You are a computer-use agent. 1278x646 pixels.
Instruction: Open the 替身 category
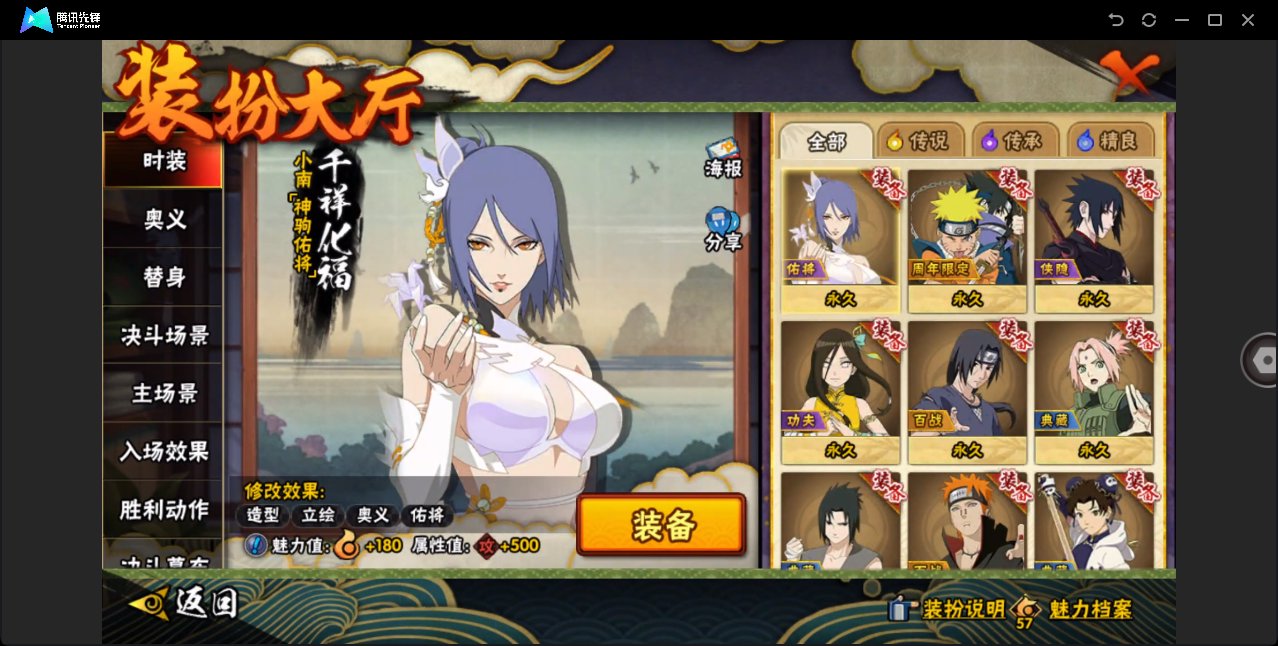[163, 277]
